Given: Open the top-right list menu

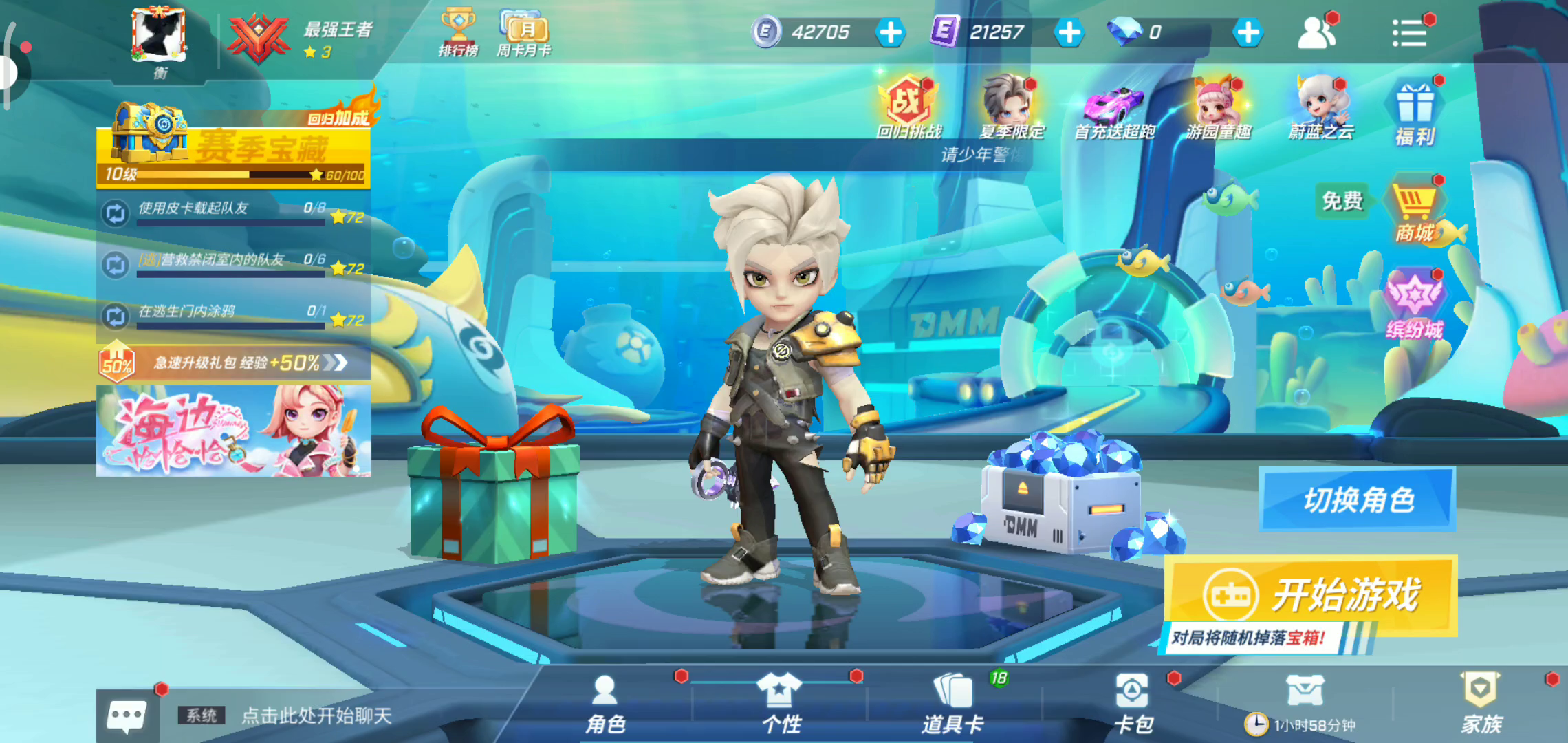Looking at the screenshot, I should [1409, 32].
